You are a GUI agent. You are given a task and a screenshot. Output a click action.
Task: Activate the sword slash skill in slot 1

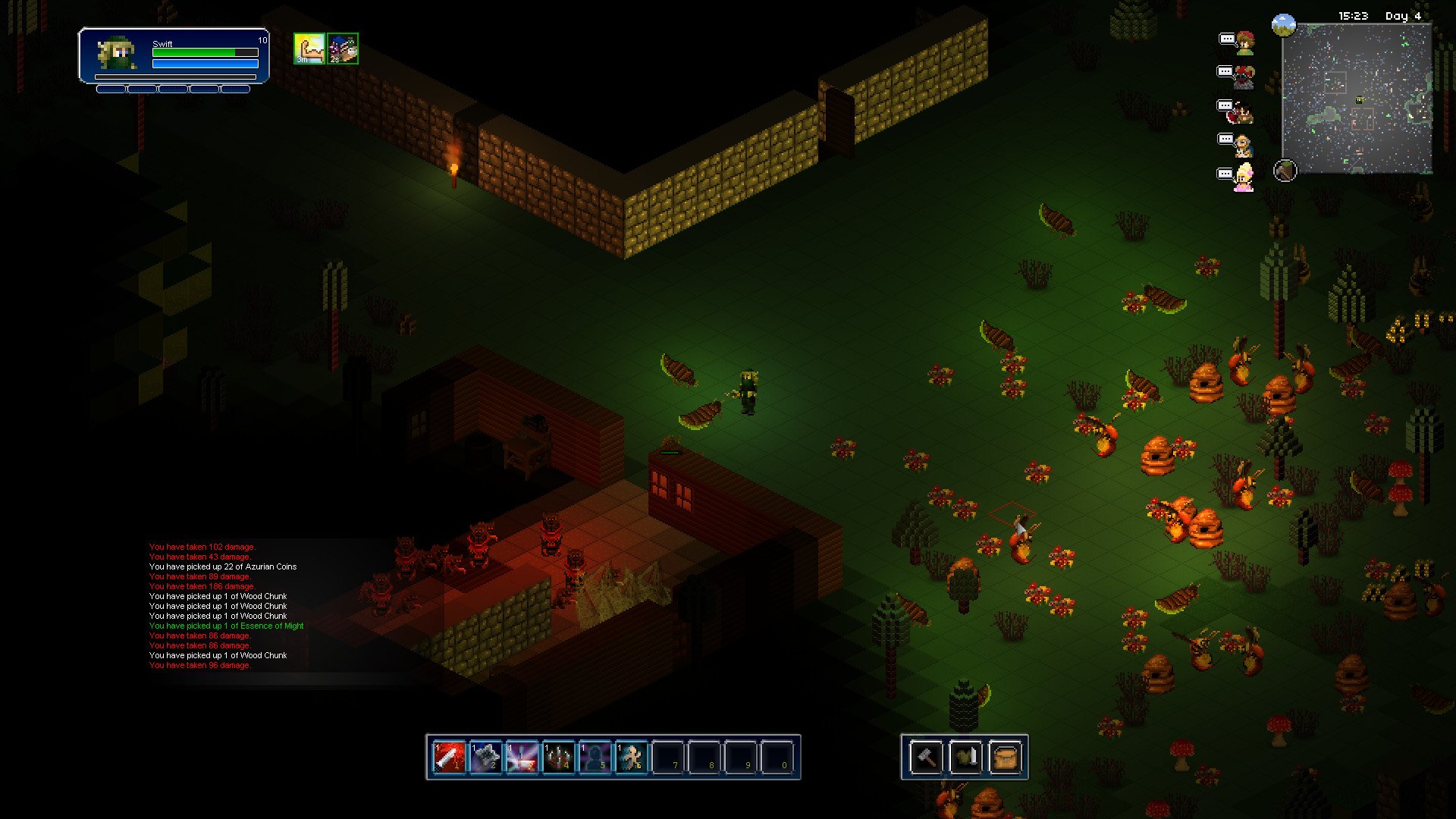449,757
